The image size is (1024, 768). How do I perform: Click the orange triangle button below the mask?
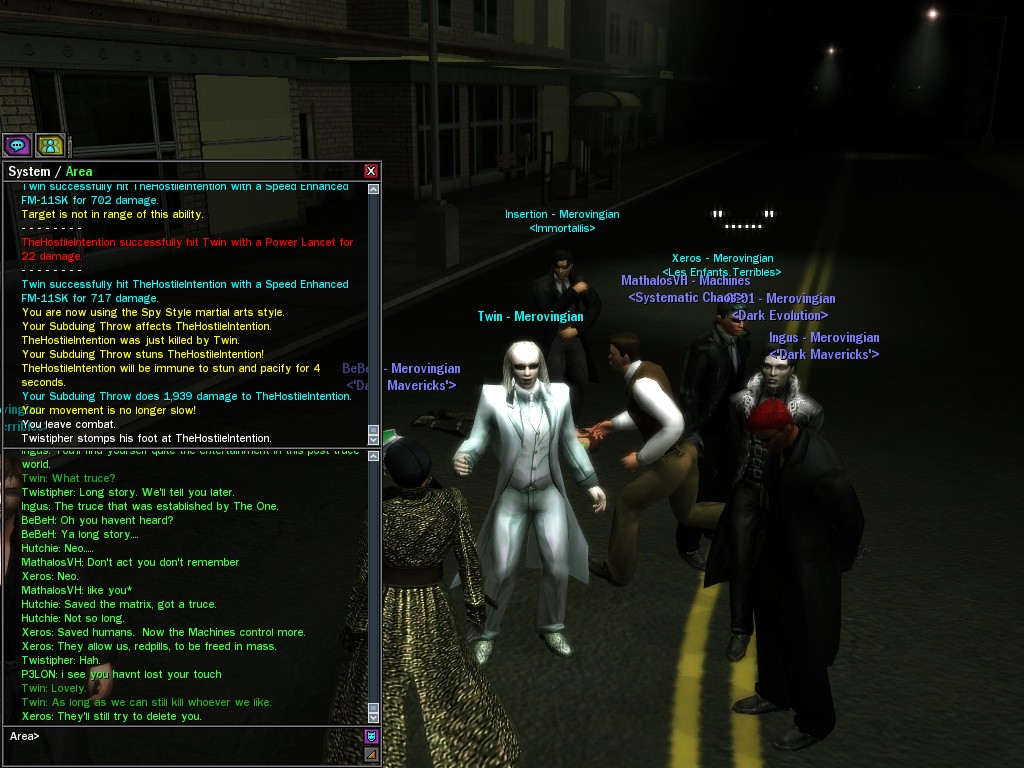(371, 754)
